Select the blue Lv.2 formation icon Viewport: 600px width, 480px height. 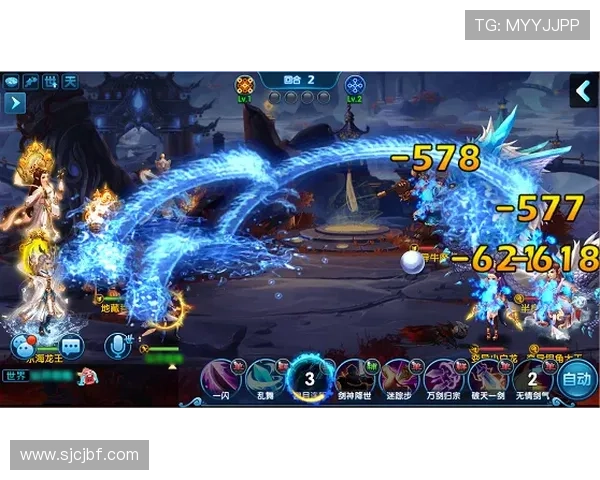point(355,85)
